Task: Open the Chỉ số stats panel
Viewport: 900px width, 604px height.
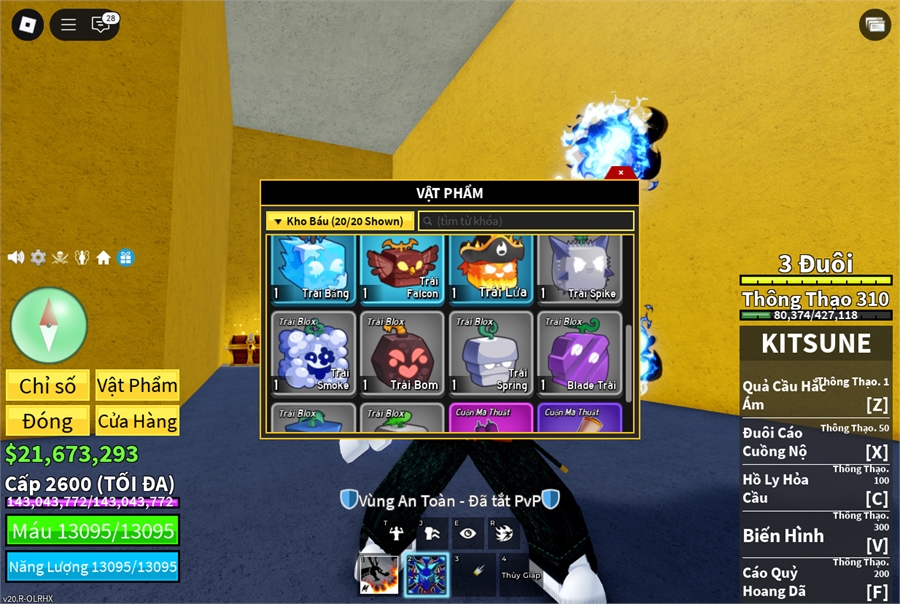Action: click(47, 385)
